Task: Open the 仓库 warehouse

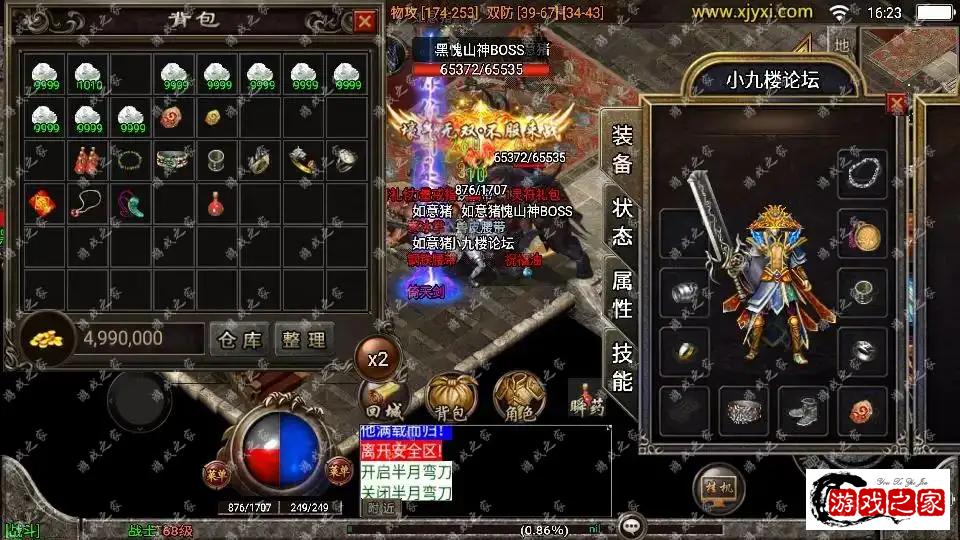Action: [x=239, y=339]
